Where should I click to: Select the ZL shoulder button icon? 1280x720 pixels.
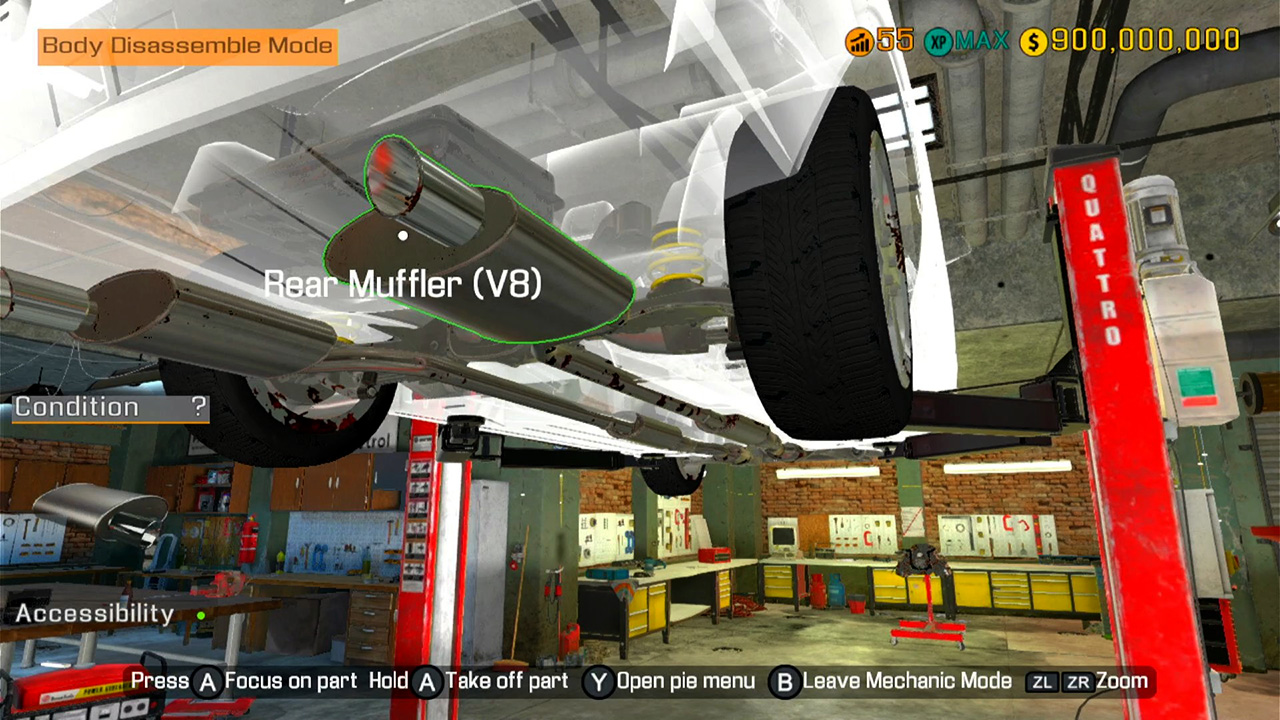click(x=1042, y=680)
